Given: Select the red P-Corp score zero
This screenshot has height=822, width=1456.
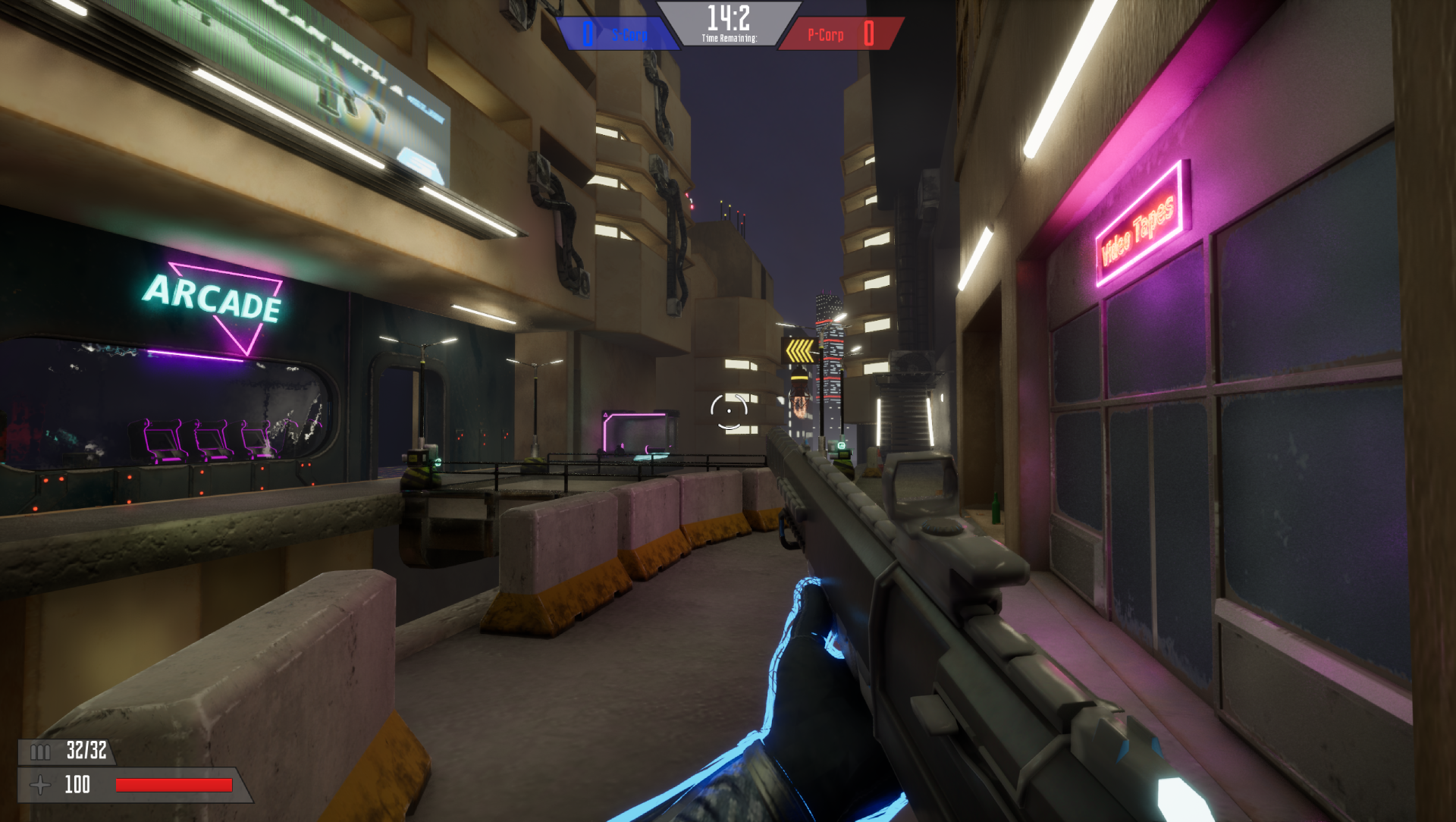Looking at the screenshot, I should [x=869, y=34].
